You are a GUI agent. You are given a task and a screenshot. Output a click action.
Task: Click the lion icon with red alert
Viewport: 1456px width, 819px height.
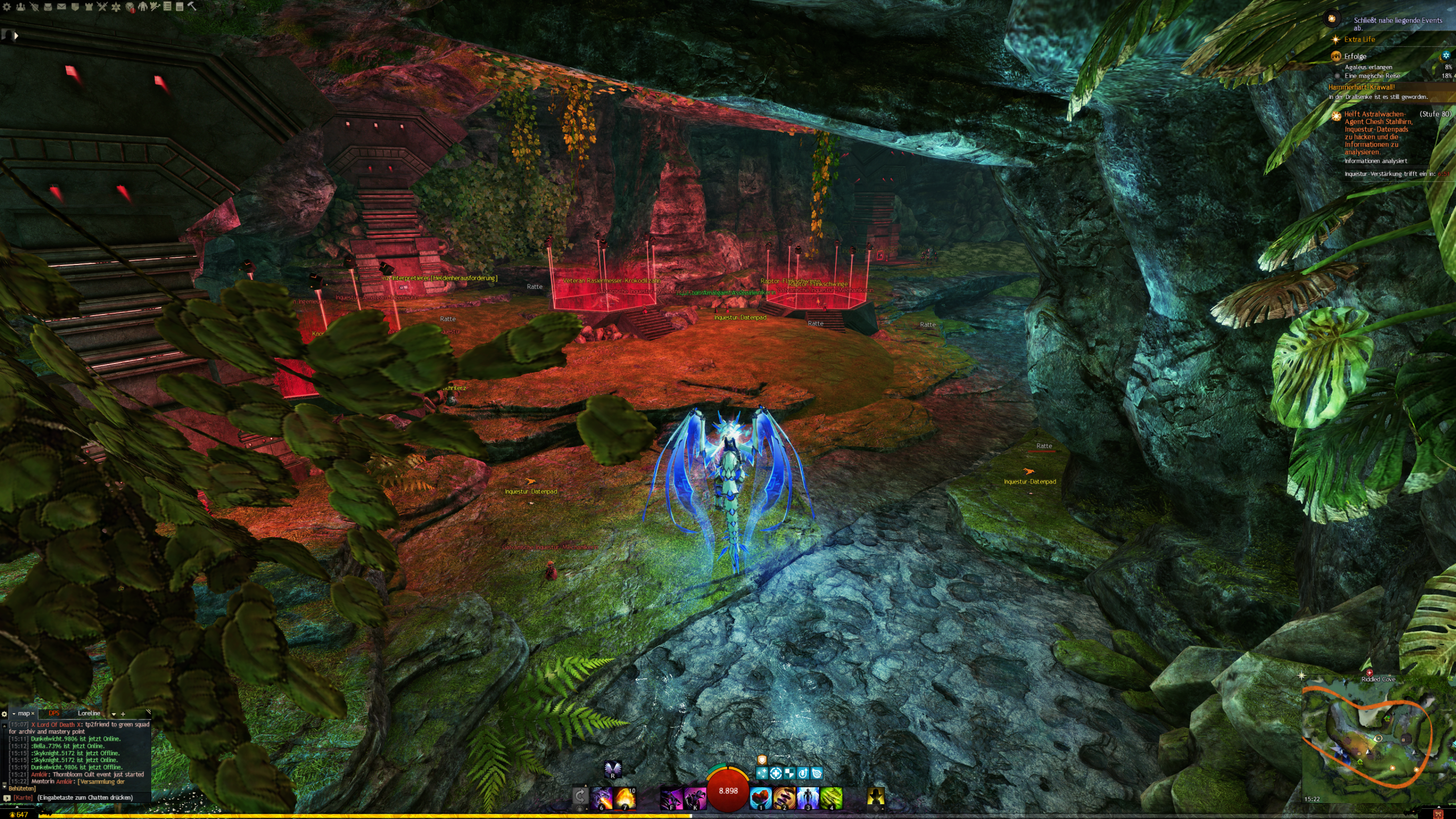pos(130,7)
